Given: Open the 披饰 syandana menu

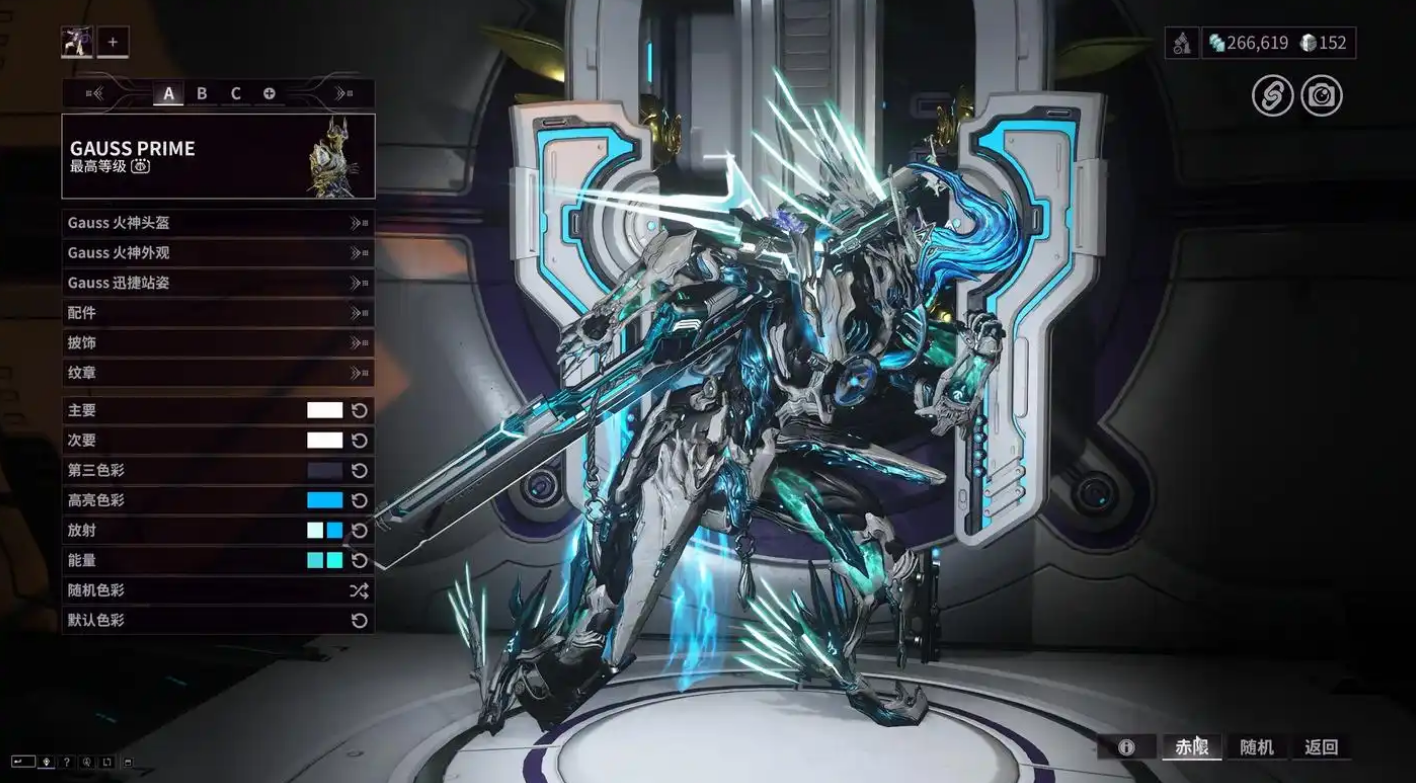Looking at the screenshot, I should point(218,343).
